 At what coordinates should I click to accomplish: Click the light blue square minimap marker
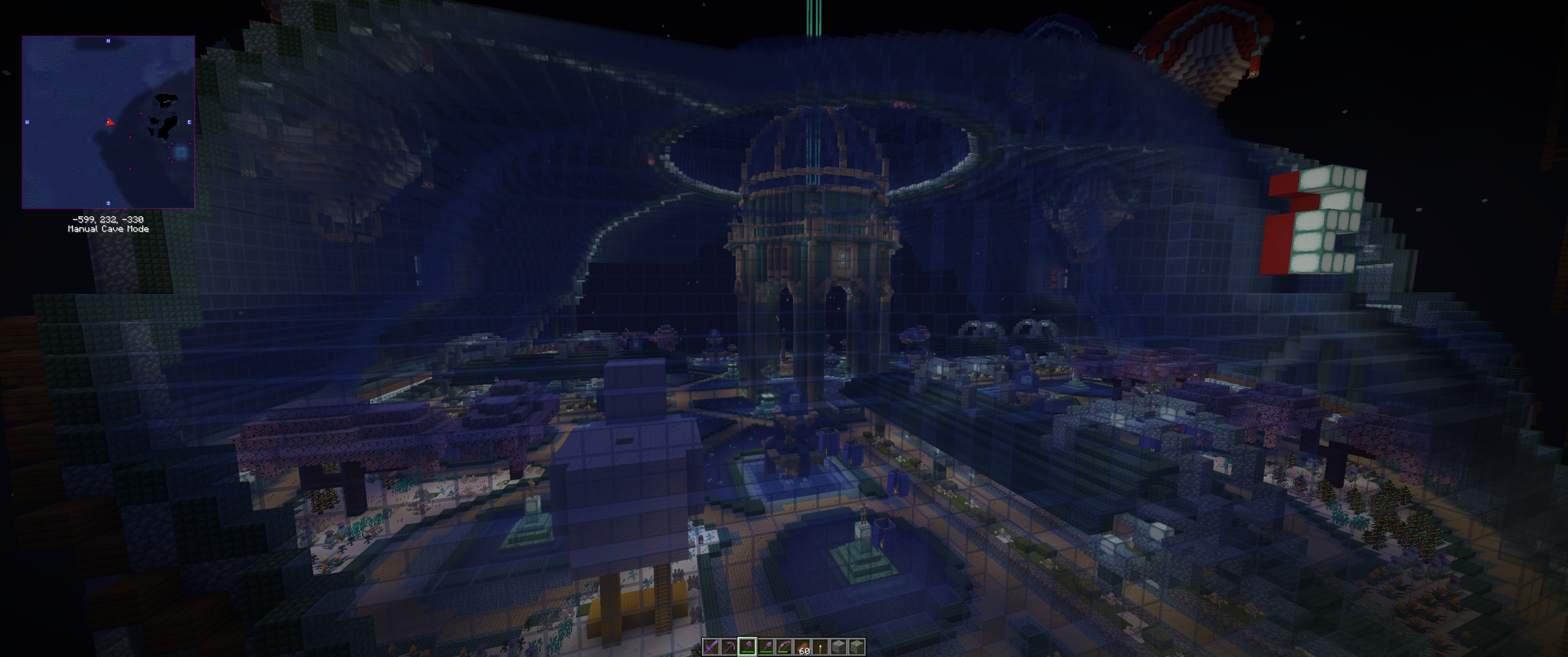click(181, 153)
